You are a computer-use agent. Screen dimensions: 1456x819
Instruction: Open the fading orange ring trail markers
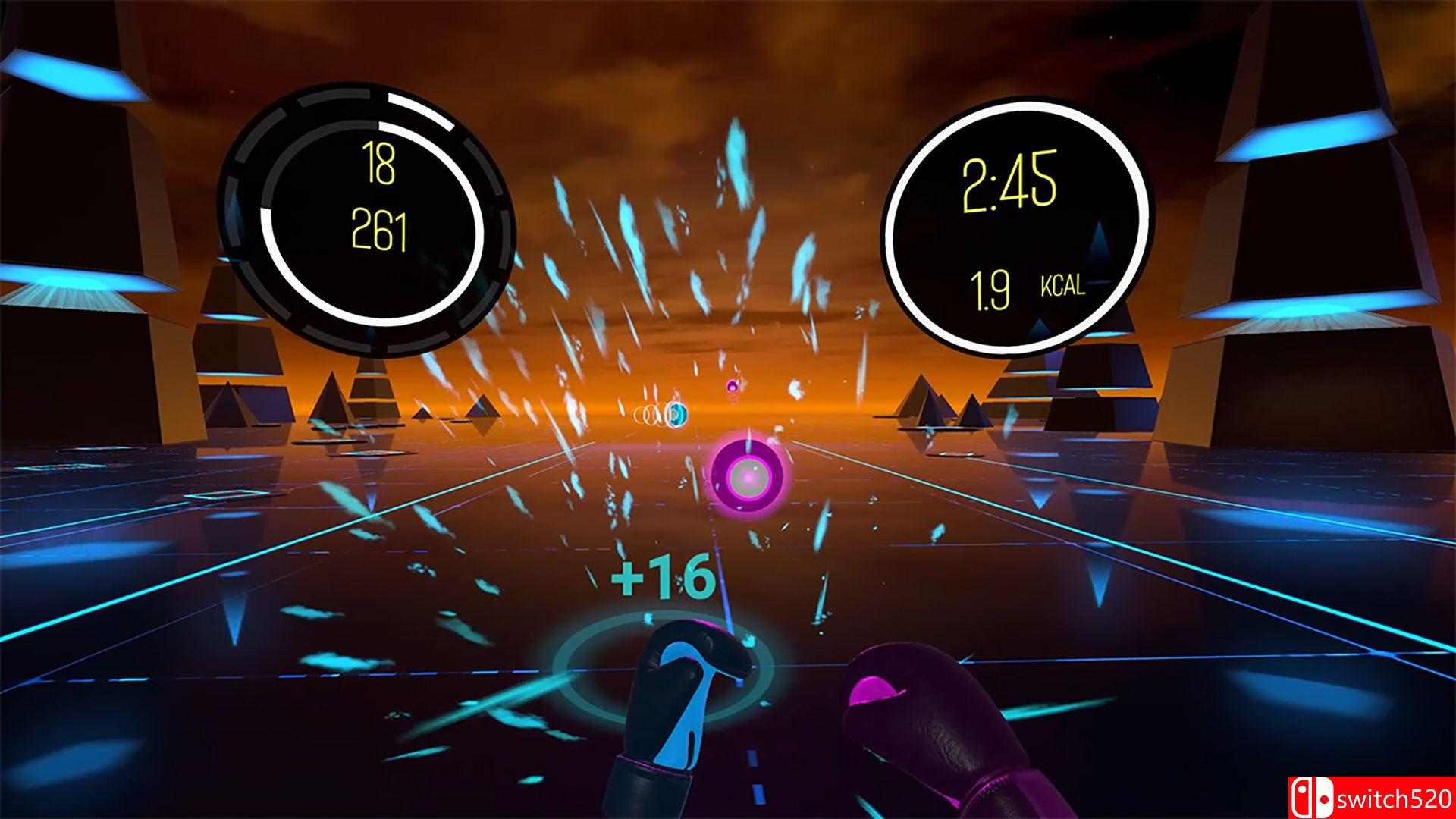click(x=643, y=416)
